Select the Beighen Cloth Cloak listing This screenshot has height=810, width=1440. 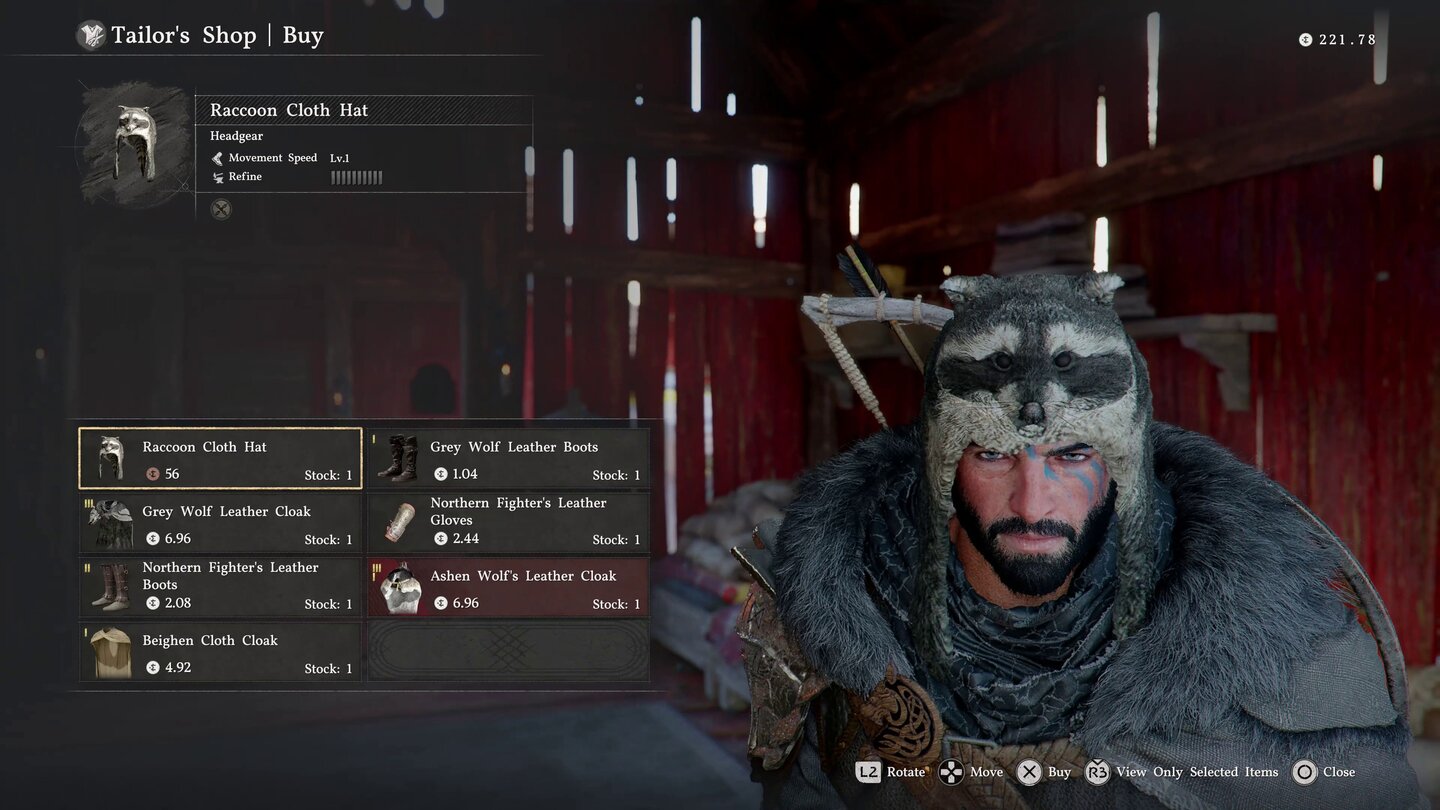[220, 652]
